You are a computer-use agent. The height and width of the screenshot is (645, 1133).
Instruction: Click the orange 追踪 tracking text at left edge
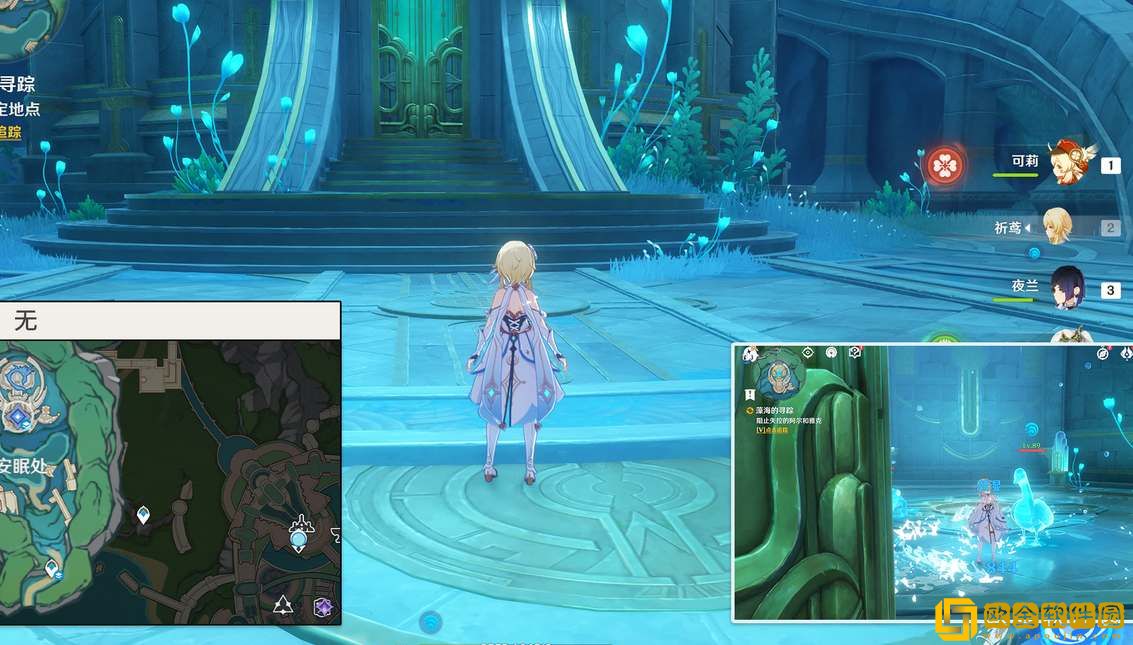[9, 132]
